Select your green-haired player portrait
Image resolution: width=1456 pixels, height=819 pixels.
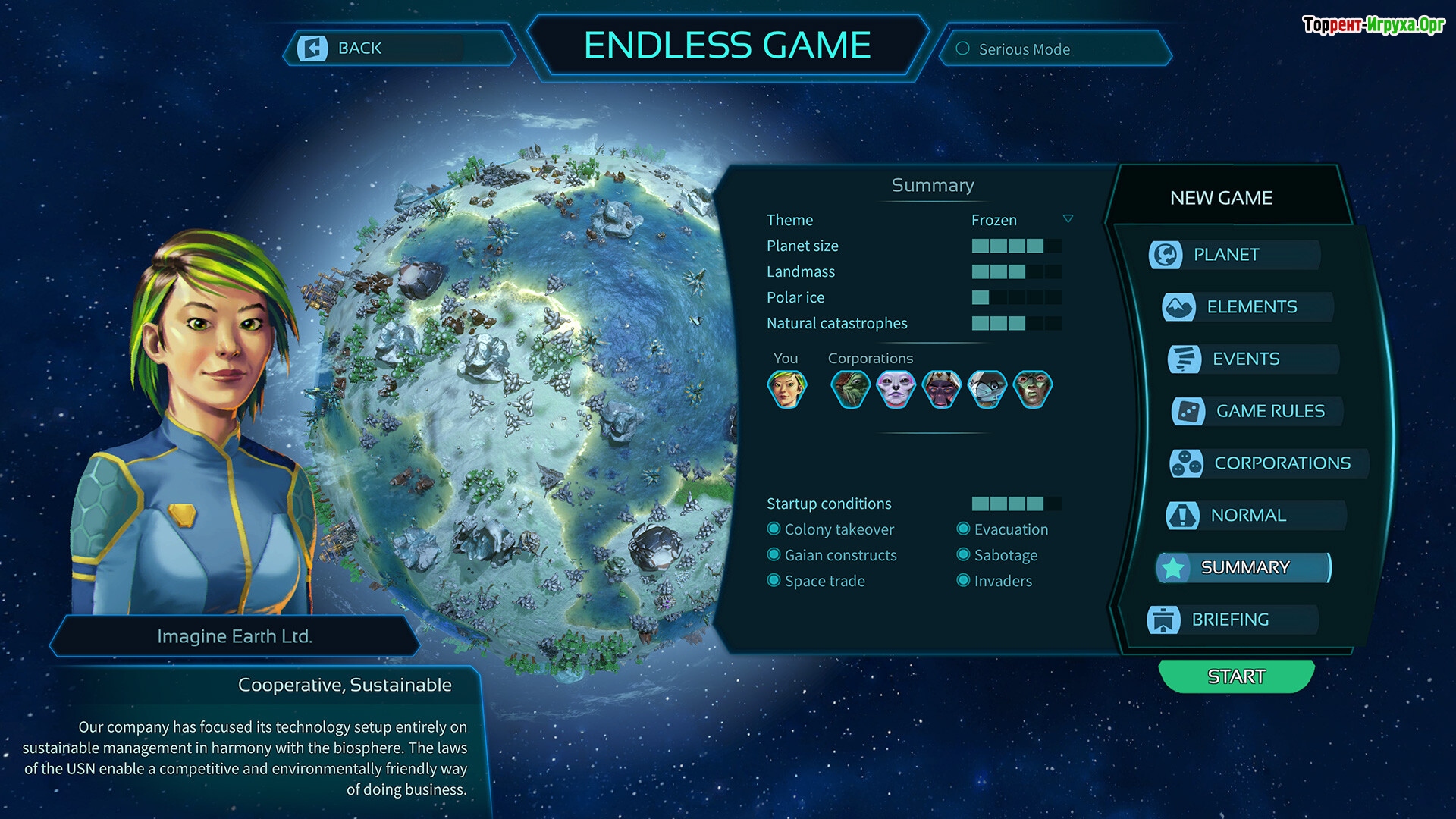pyautogui.click(x=787, y=389)
